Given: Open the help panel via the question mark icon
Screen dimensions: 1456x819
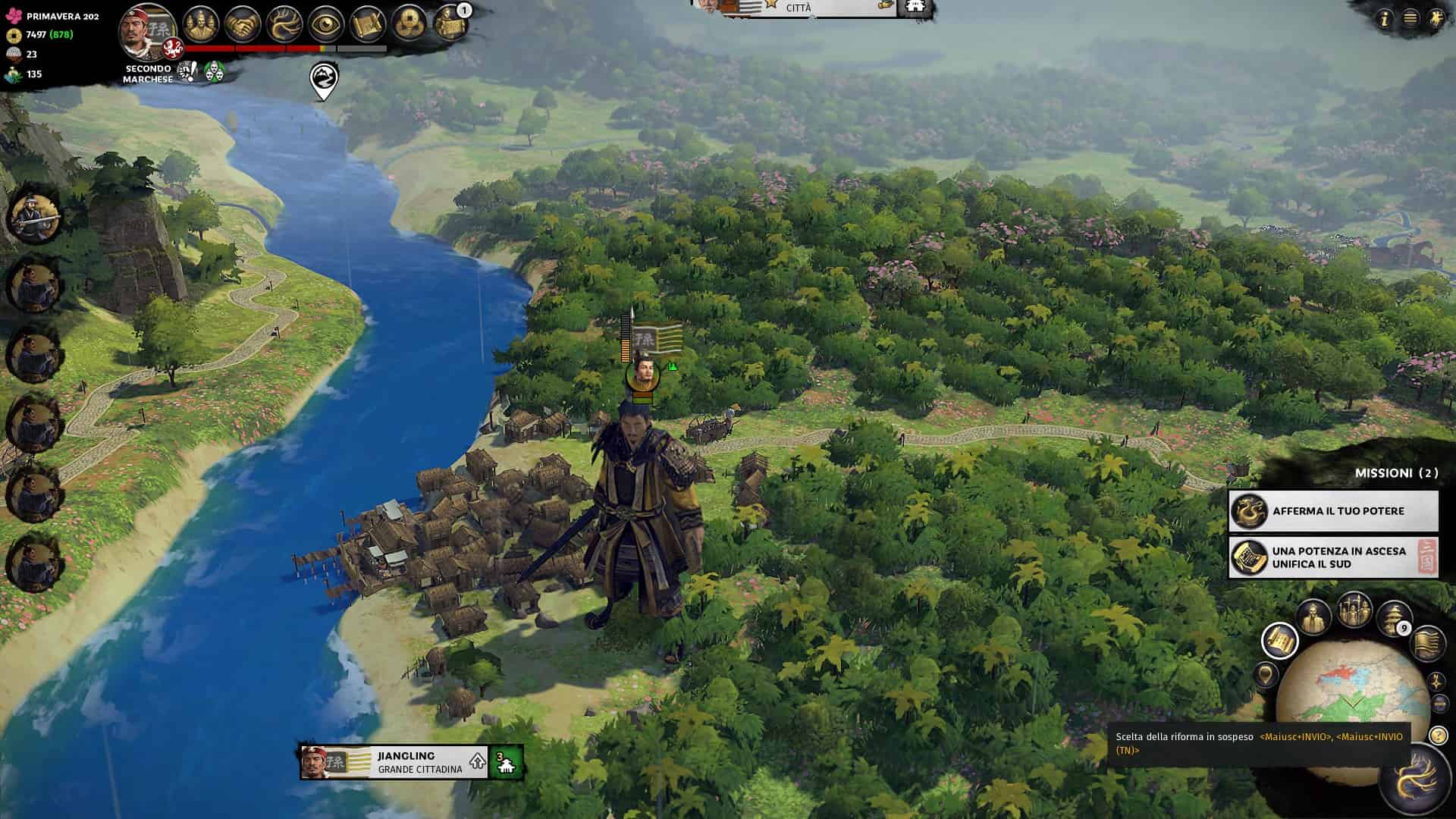Looking at the screenshot, I should point(1439,737).
